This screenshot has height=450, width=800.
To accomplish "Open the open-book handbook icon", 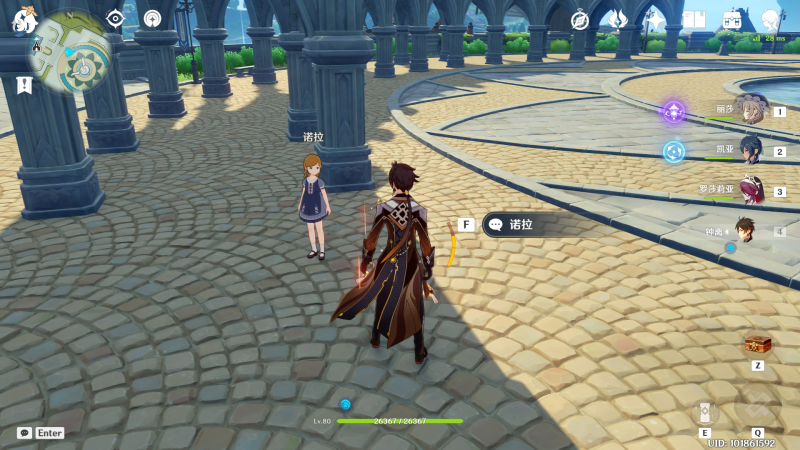I will (694, 20).
